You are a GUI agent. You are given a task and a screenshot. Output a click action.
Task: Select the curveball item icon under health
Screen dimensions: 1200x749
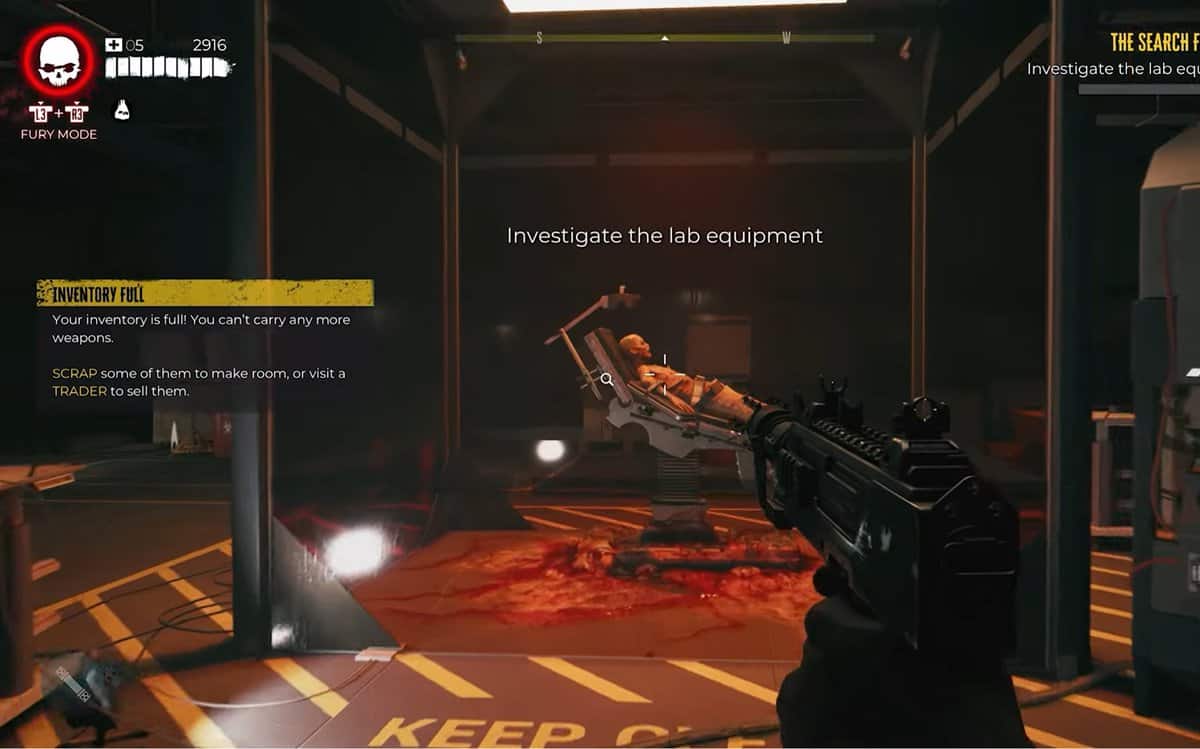(122, 109)
